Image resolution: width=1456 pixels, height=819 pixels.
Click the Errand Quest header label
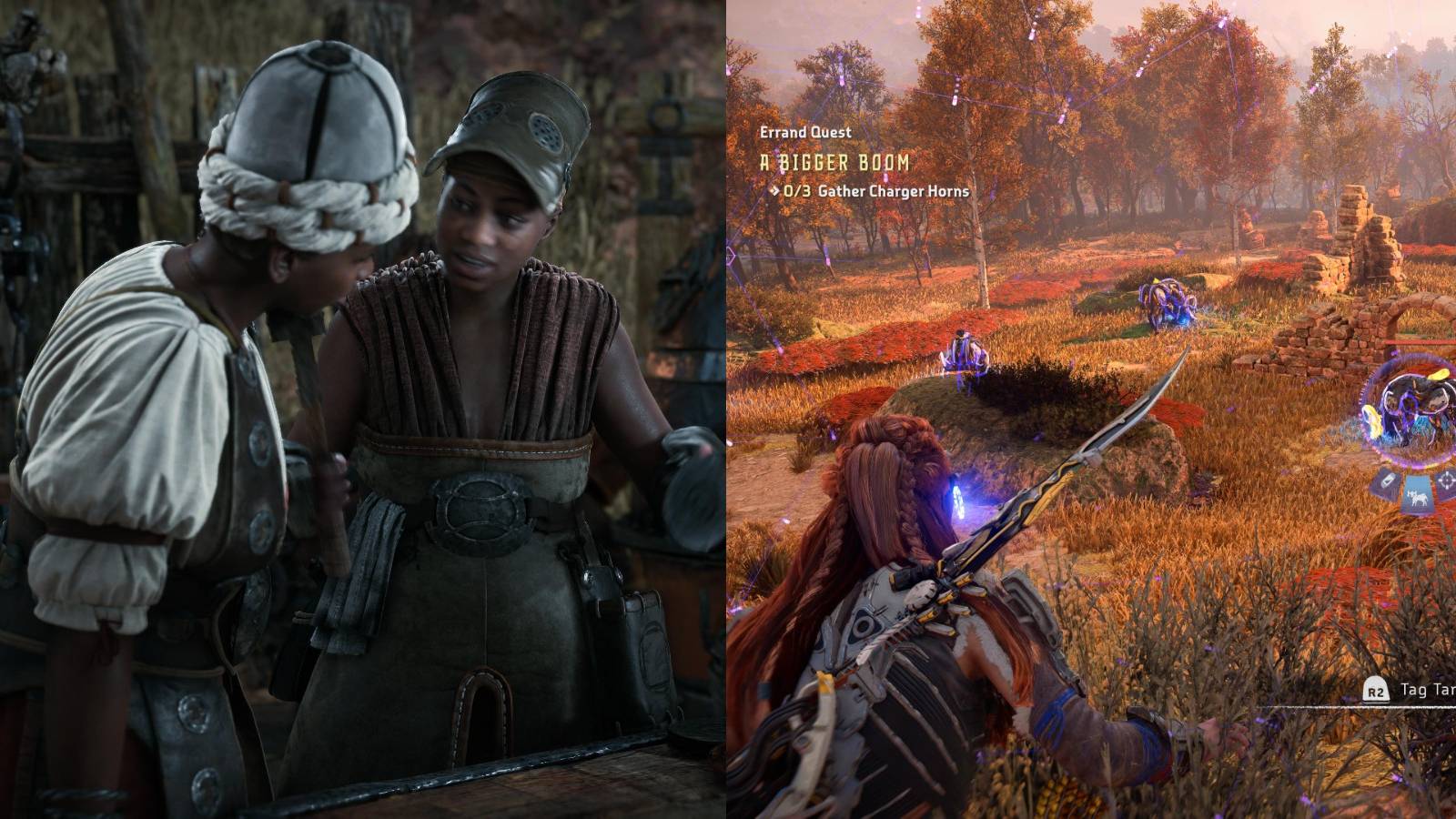(805, 132)
